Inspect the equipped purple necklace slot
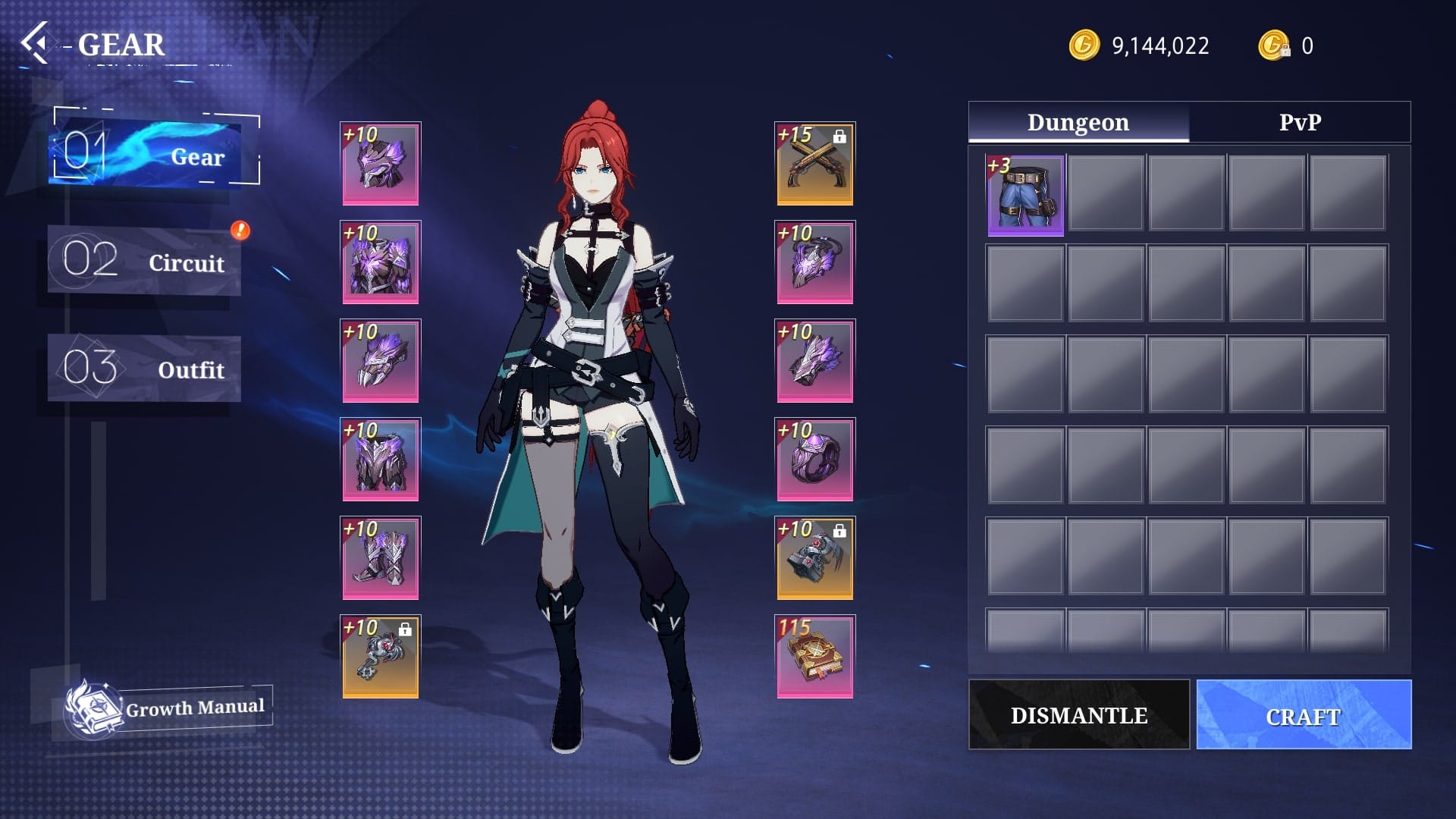The image size is (1456, 819). [x=814, y=262]
